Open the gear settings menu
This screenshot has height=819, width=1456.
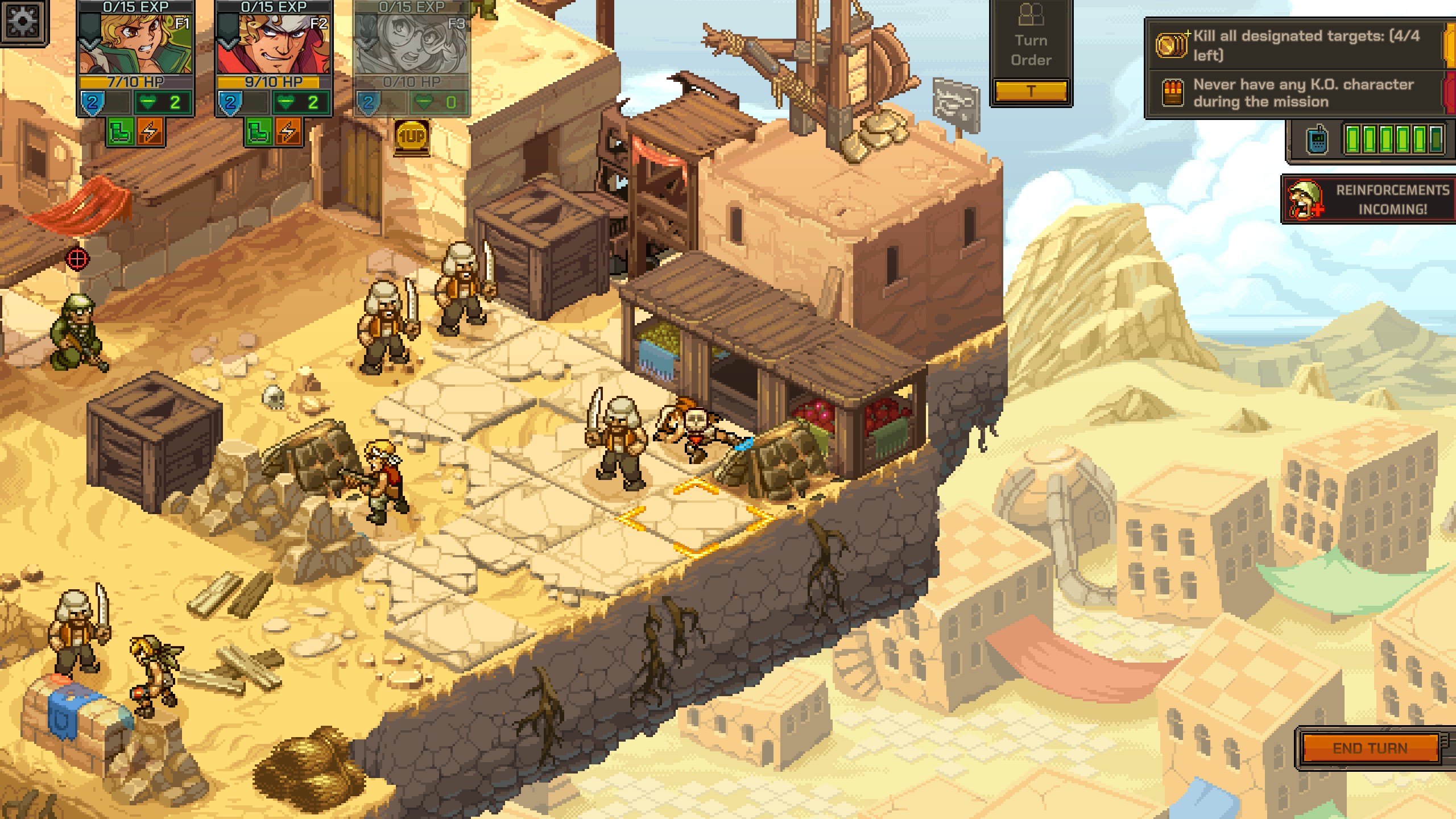pyautogui.click(x=23, y=22)
